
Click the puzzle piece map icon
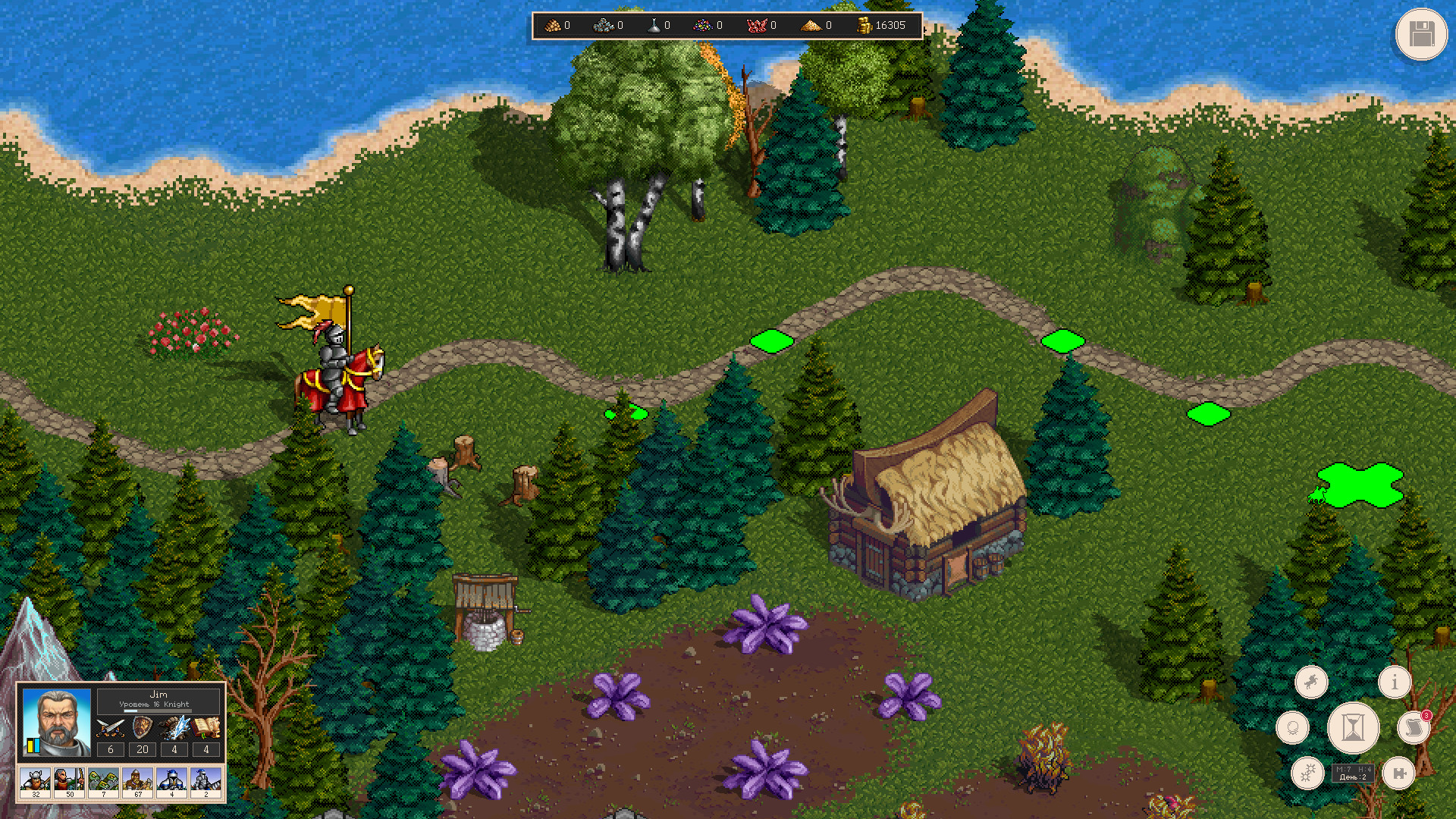(1399, 774)
